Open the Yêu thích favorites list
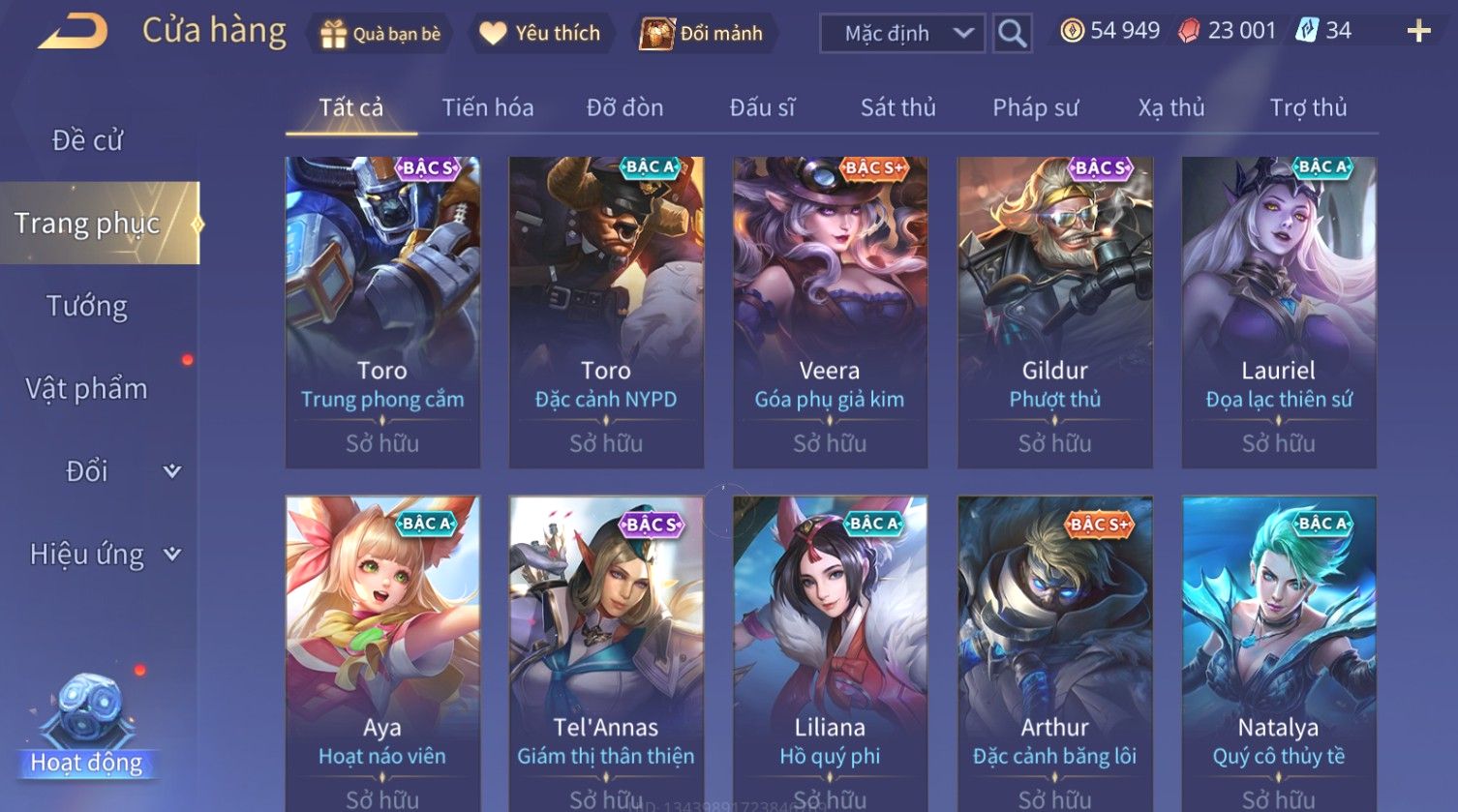The height and width of the screenshot is (812, 1458). pos(540,34)
